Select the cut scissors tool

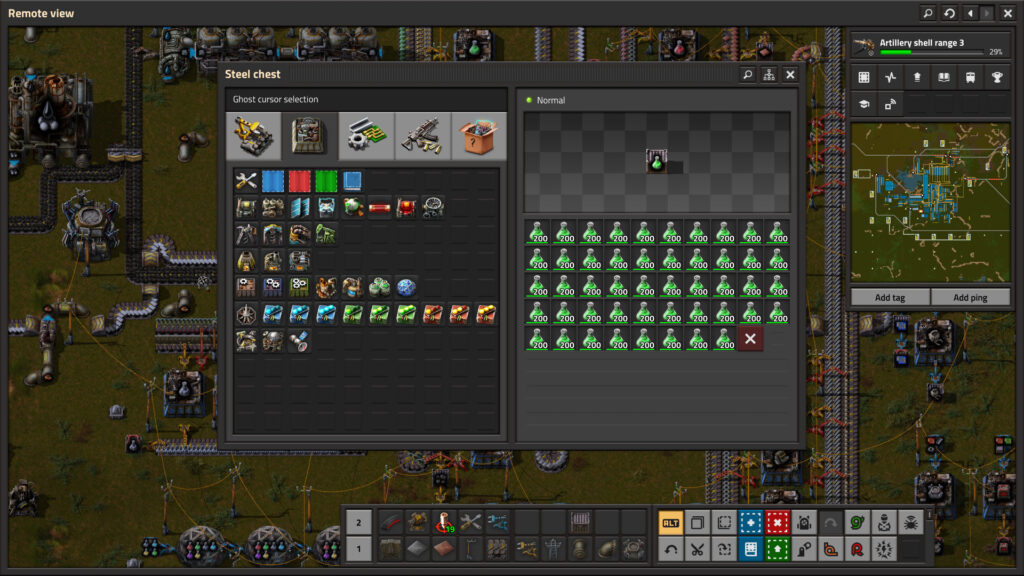[697, 548]
